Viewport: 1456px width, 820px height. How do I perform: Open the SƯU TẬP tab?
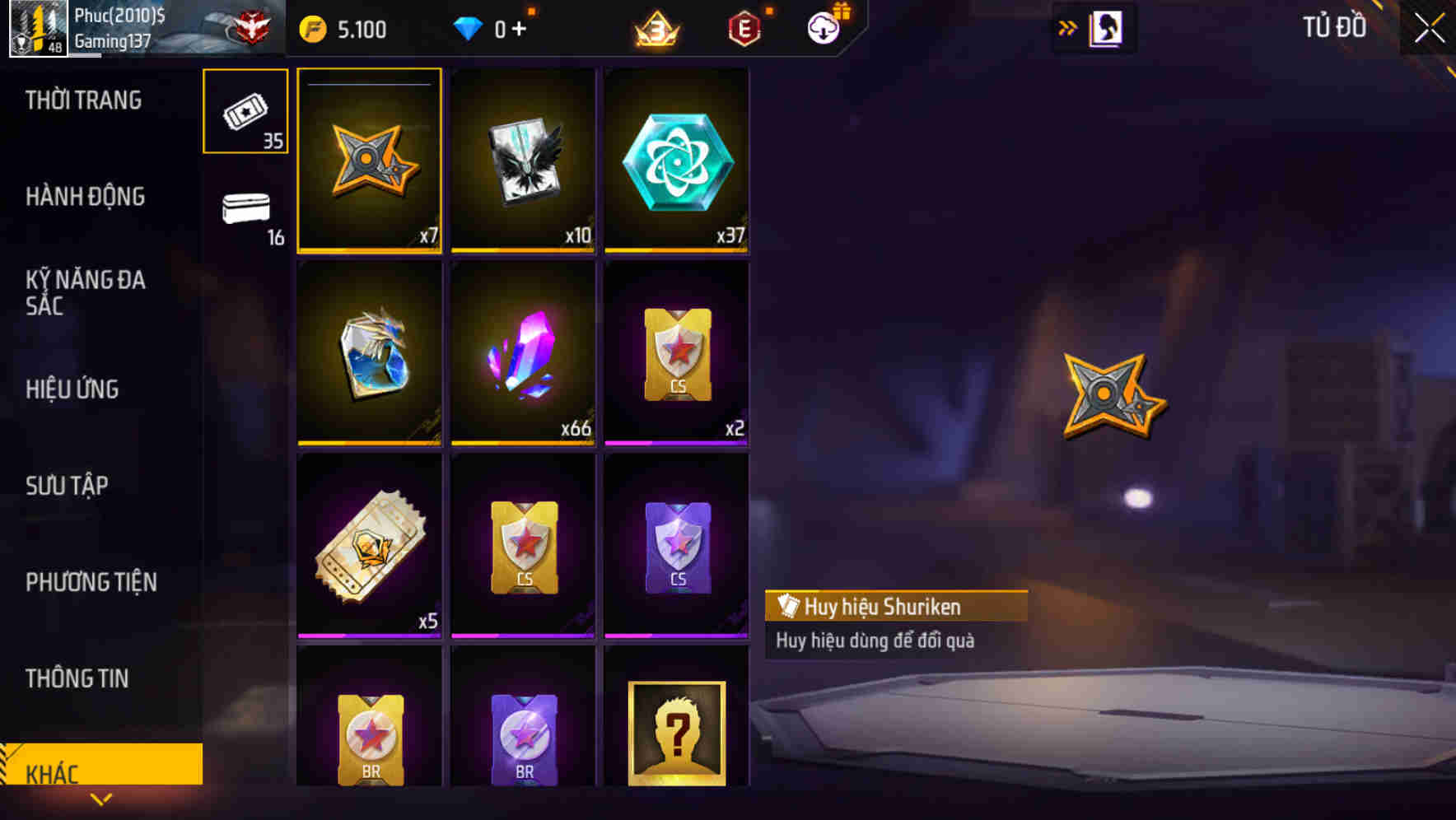tap(69, 485)
